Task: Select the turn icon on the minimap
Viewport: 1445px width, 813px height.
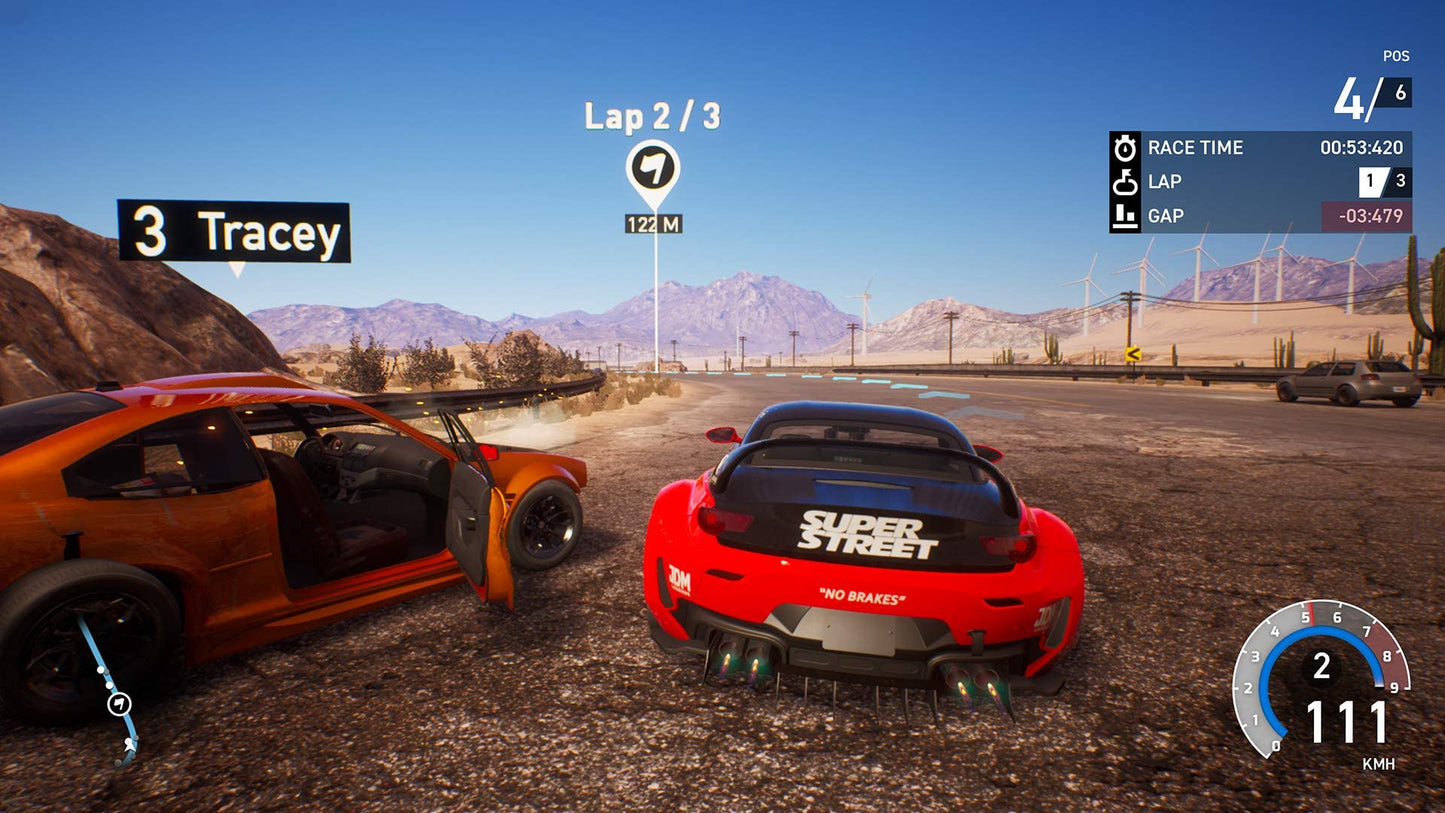Action: [120, 703]
